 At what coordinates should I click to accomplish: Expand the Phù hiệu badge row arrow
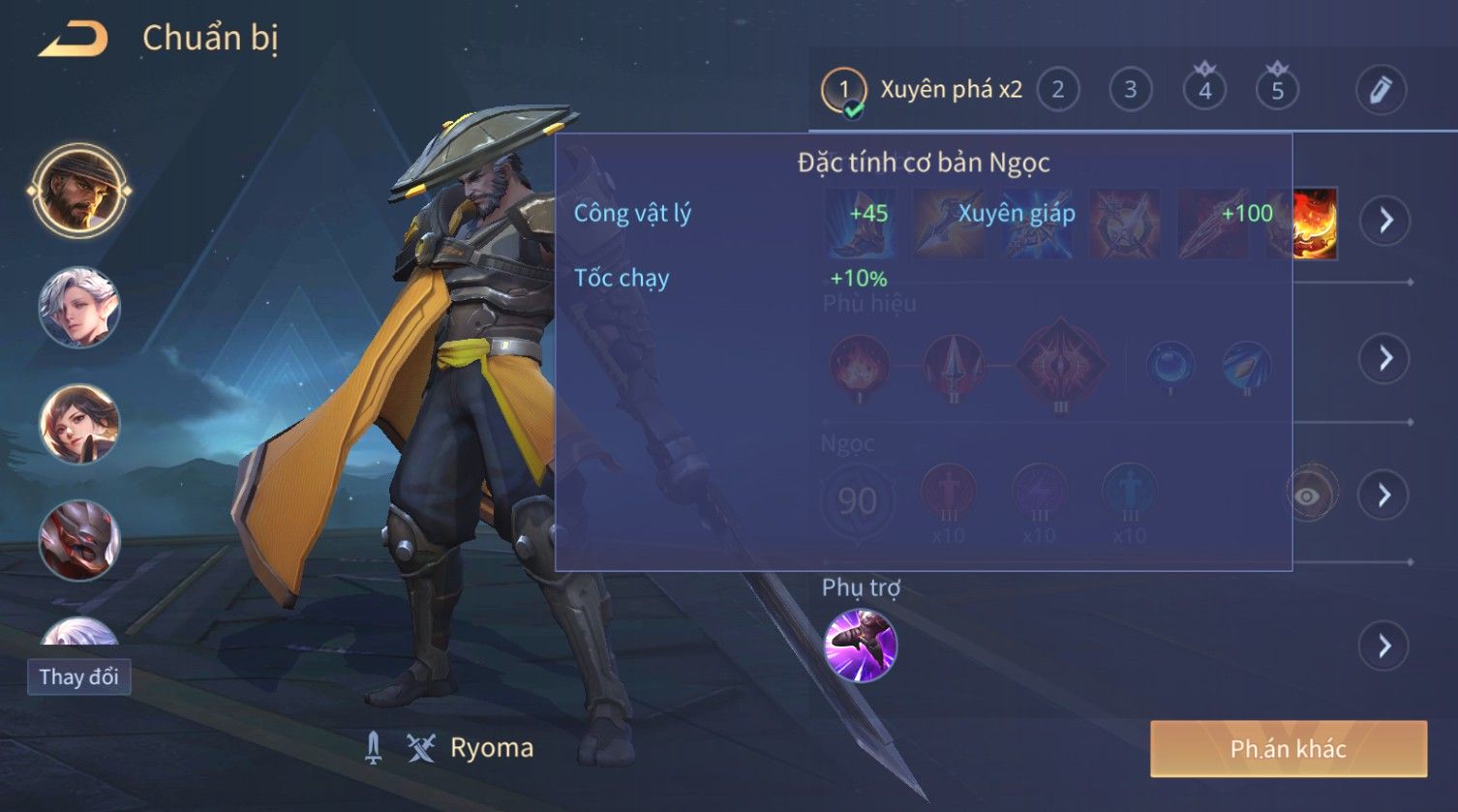[1385, 358]
